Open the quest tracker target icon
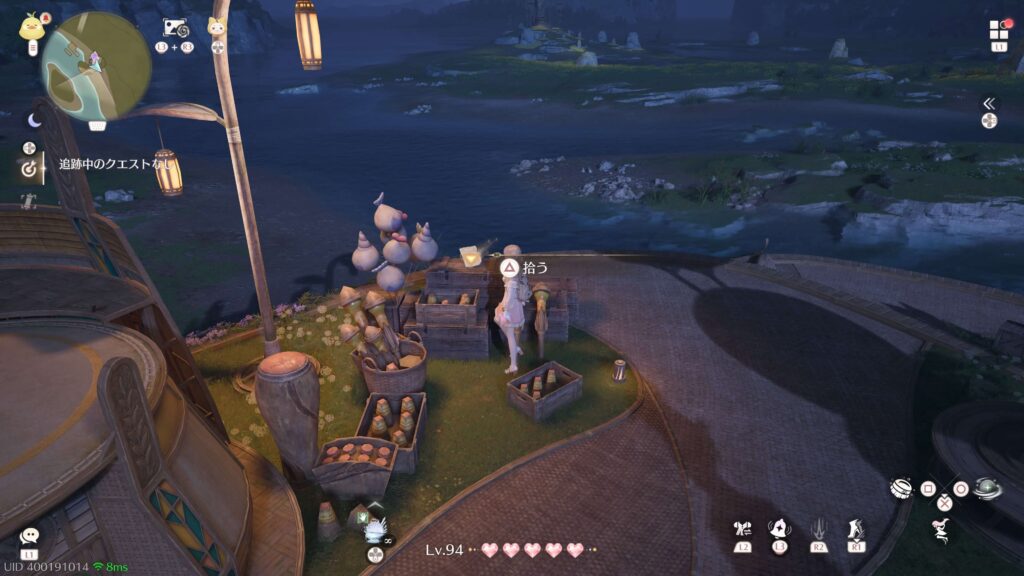The height and width of the screenshot is (576, 1024). click(x=29, y=169)
